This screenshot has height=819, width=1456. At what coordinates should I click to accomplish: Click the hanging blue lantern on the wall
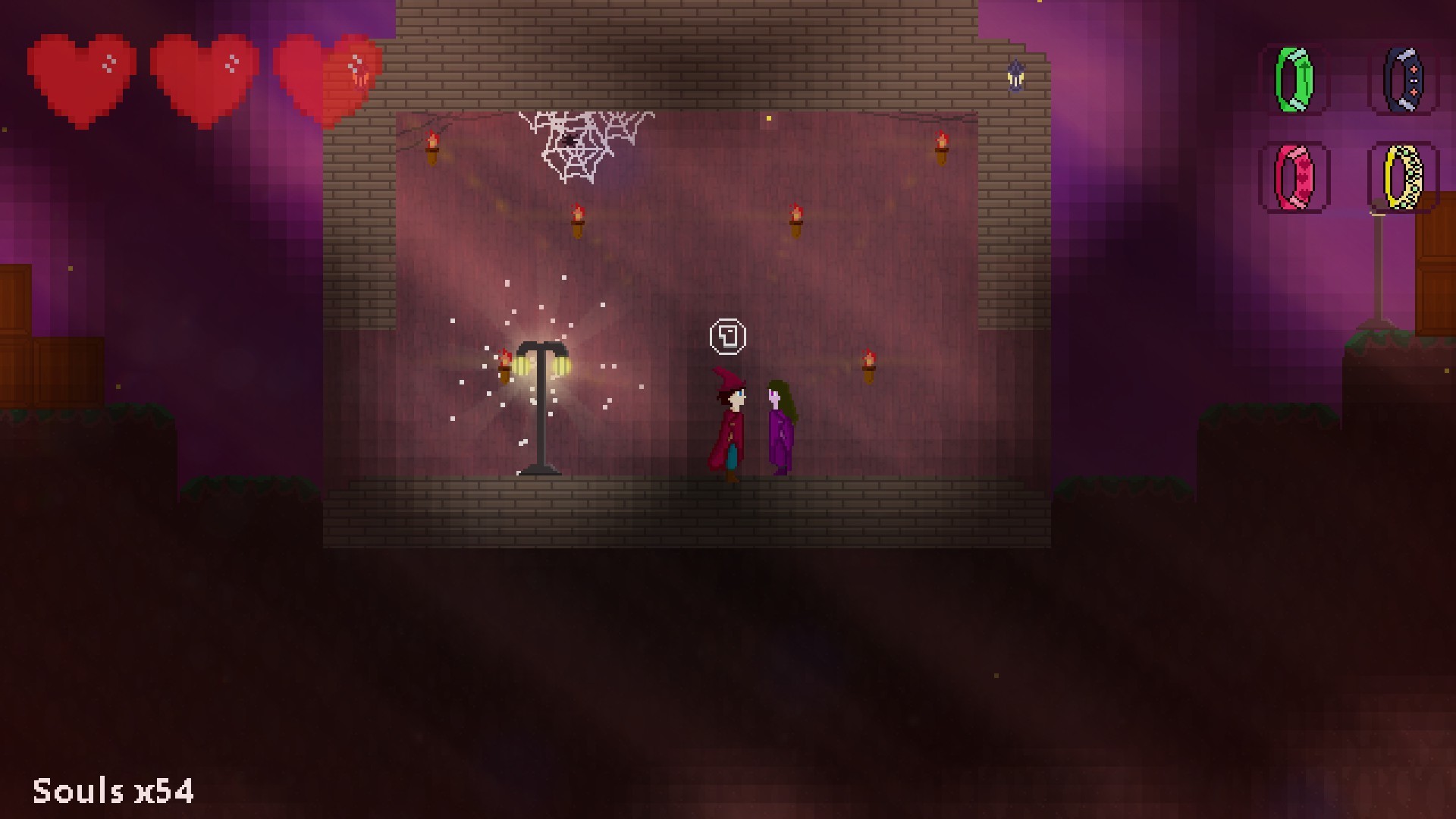[x=1015, y=74]
